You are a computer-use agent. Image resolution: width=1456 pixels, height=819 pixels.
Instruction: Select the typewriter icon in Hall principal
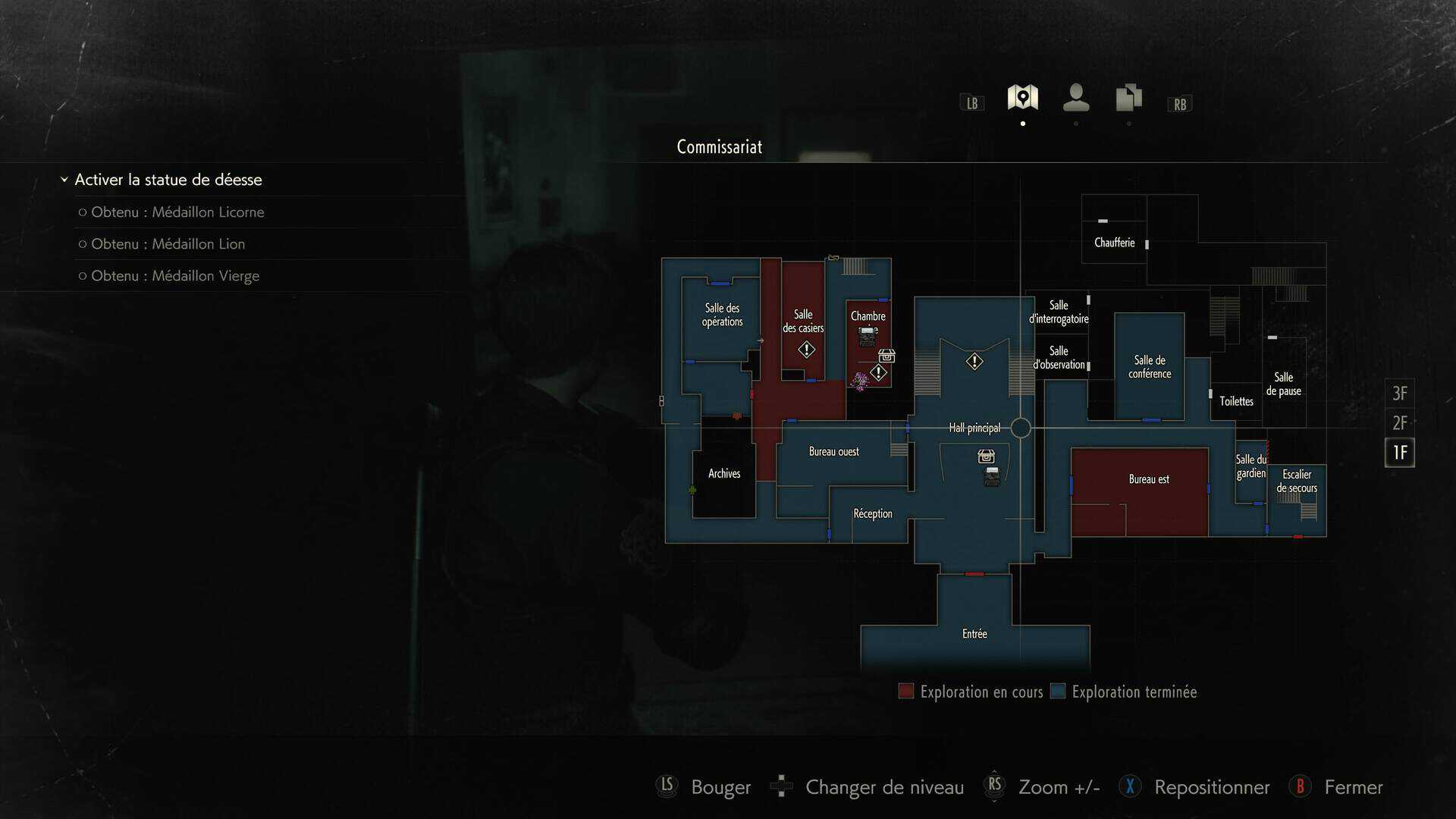coord(991,476)
